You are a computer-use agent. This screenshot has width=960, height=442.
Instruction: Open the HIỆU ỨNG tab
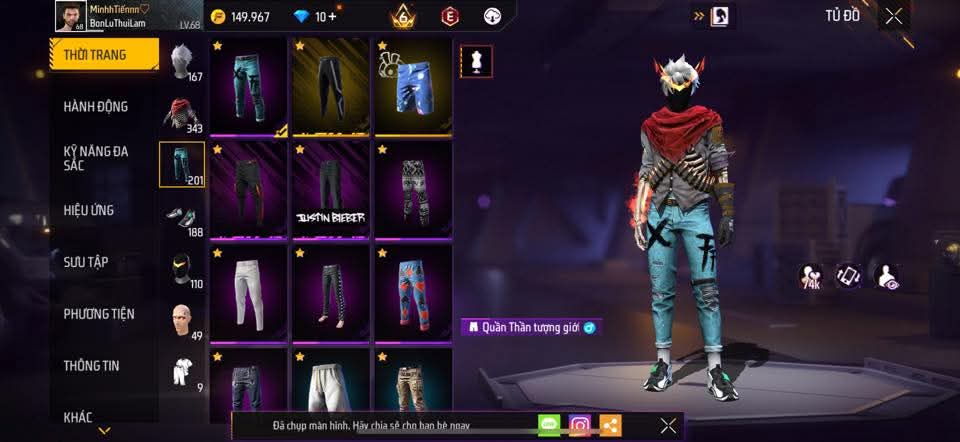89,210
